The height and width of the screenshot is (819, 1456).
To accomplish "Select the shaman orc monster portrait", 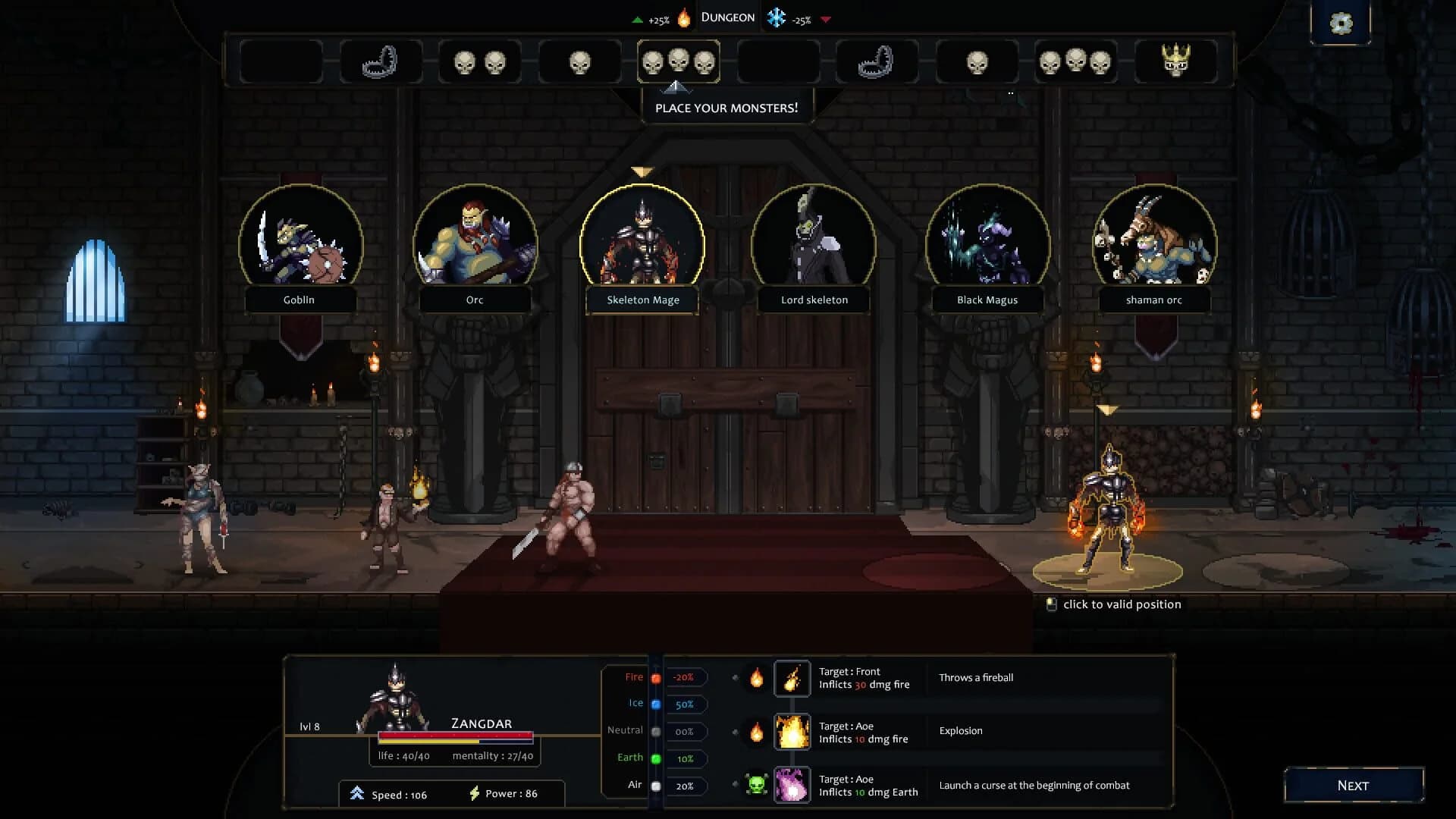I will pos(1155,243).
